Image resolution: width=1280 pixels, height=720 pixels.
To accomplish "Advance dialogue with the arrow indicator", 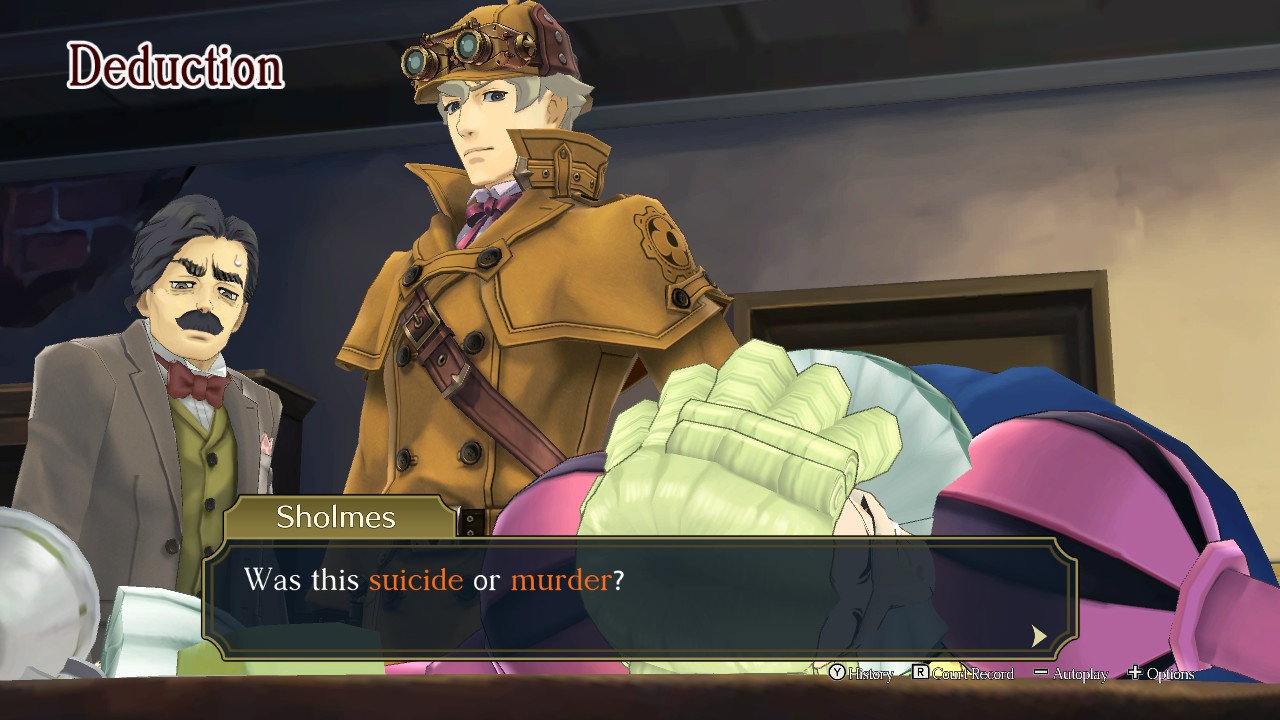I will (1039, 636).
